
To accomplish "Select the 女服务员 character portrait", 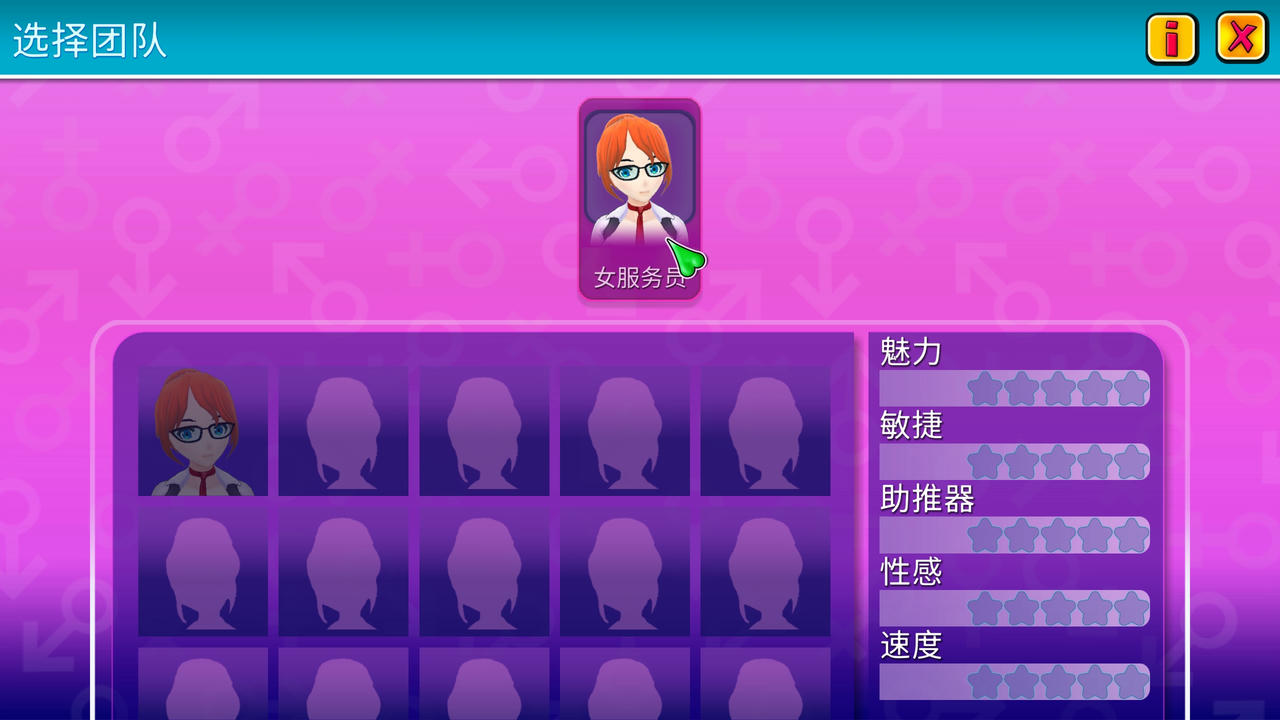I will (640, 180).
